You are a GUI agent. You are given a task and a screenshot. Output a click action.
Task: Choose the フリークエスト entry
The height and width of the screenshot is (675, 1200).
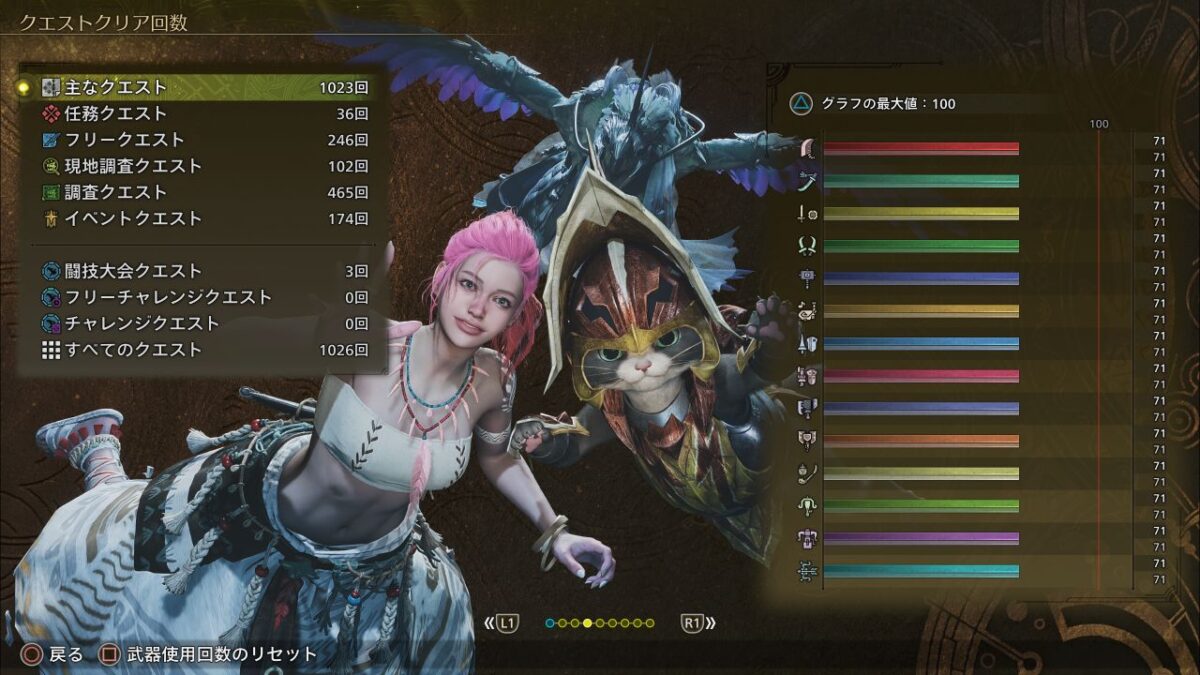point(200,140)
